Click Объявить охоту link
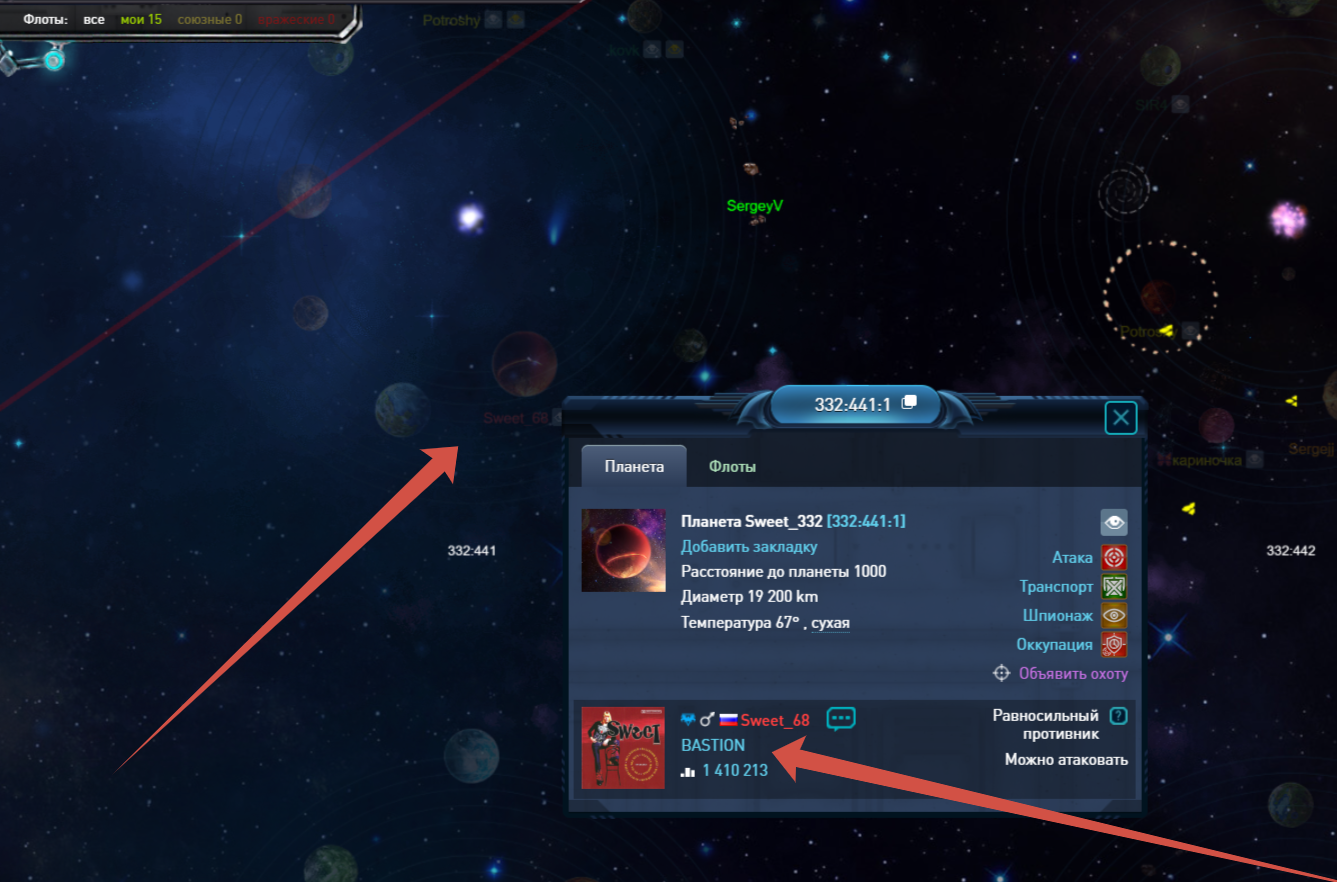This screenshot has width=1337, height=882. tap(1072, 673)
